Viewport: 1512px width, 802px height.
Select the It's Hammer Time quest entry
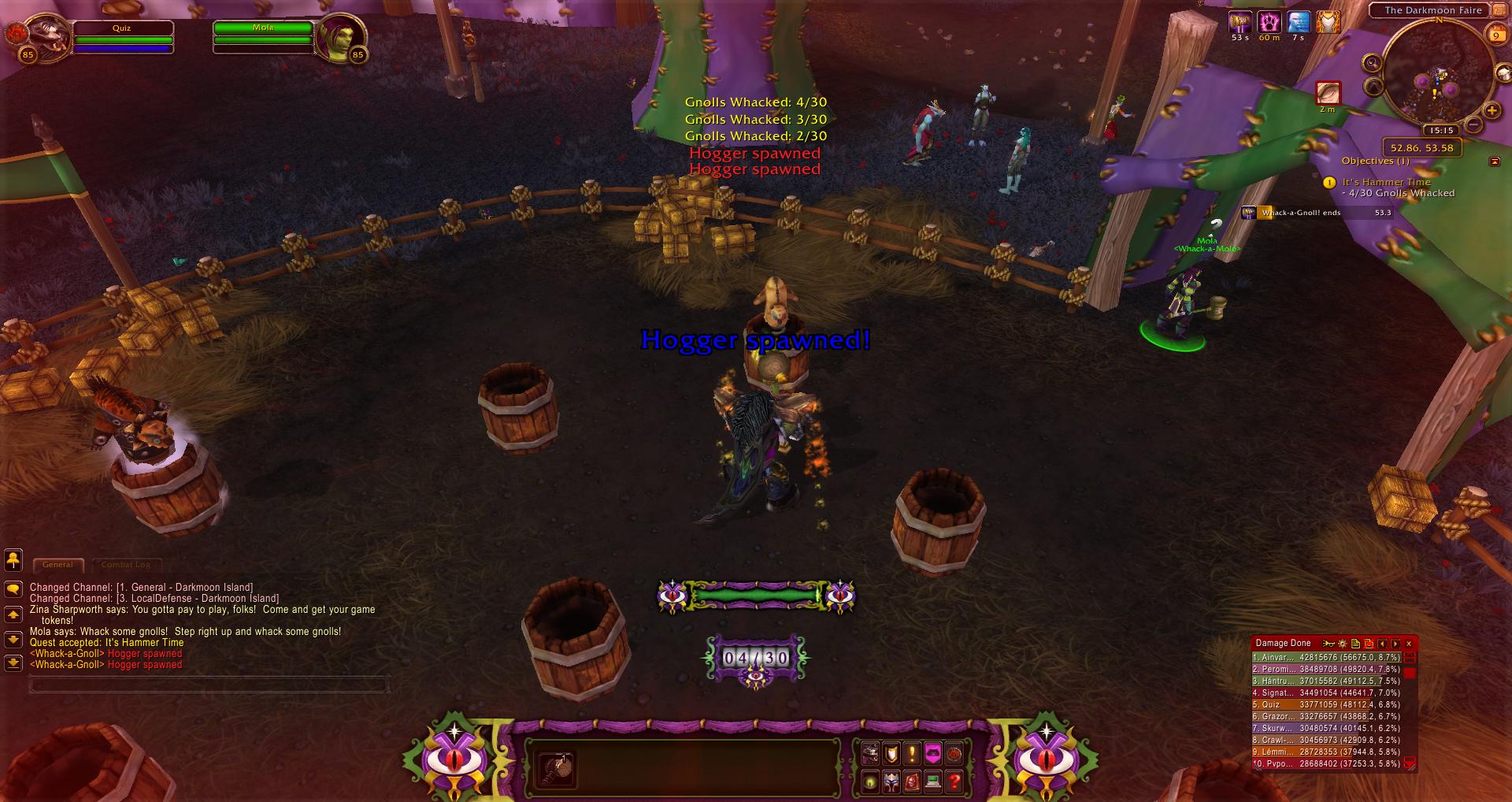pyautogui.click(x=1386, y=182)
